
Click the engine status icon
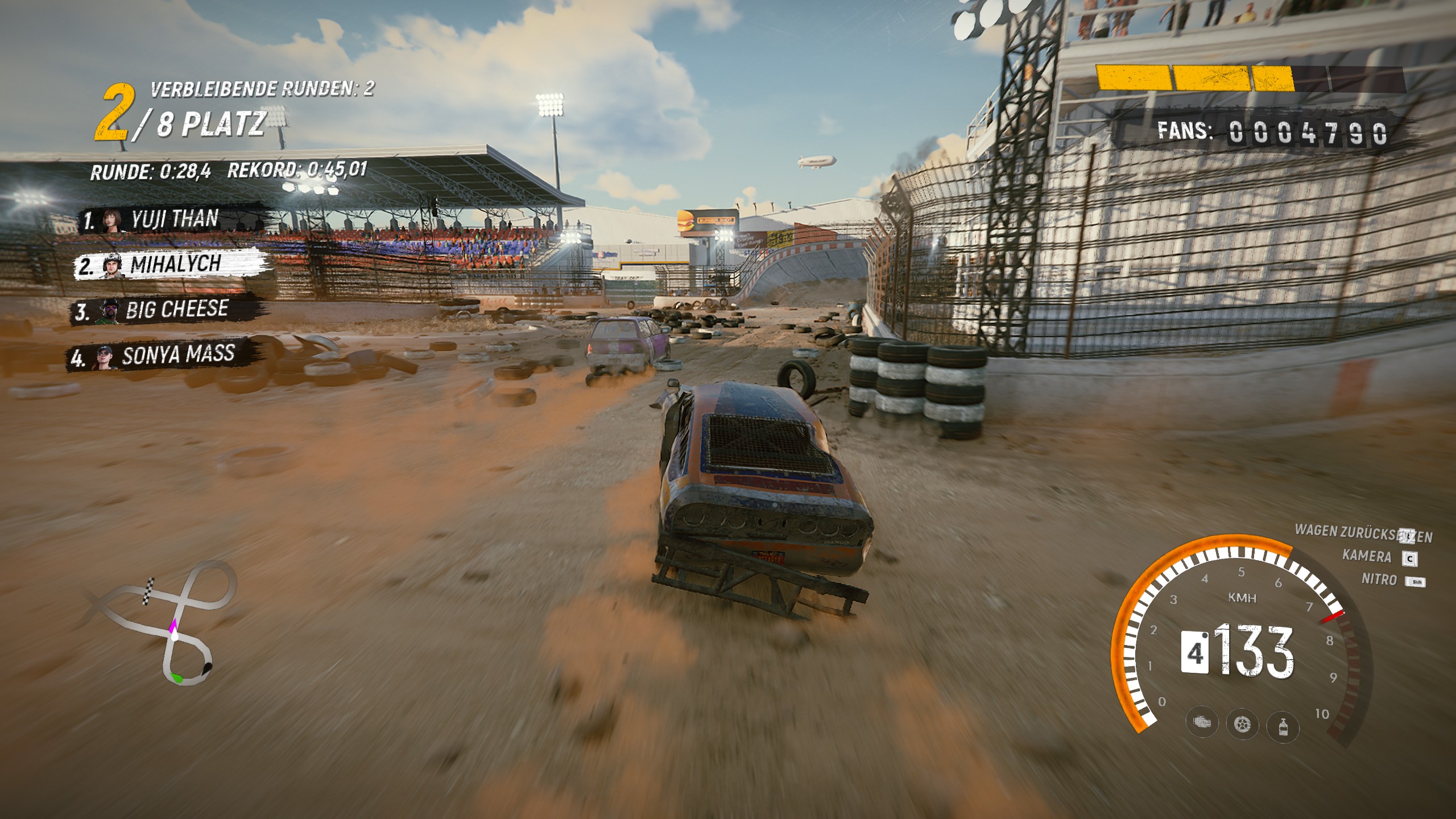pyautogui.click(x=1202, y=723)
